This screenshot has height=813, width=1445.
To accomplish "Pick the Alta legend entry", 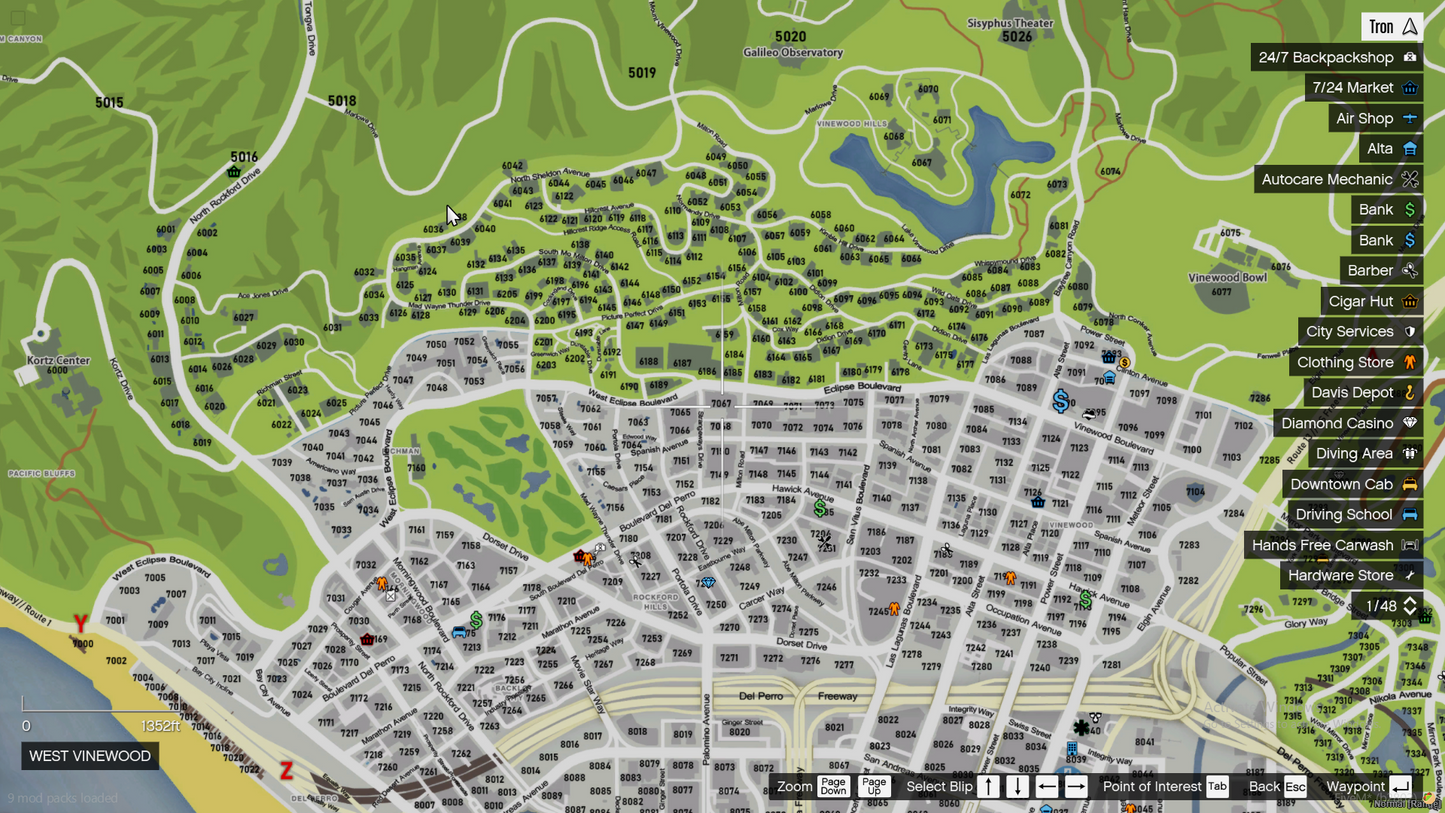I will (1391, 149).
